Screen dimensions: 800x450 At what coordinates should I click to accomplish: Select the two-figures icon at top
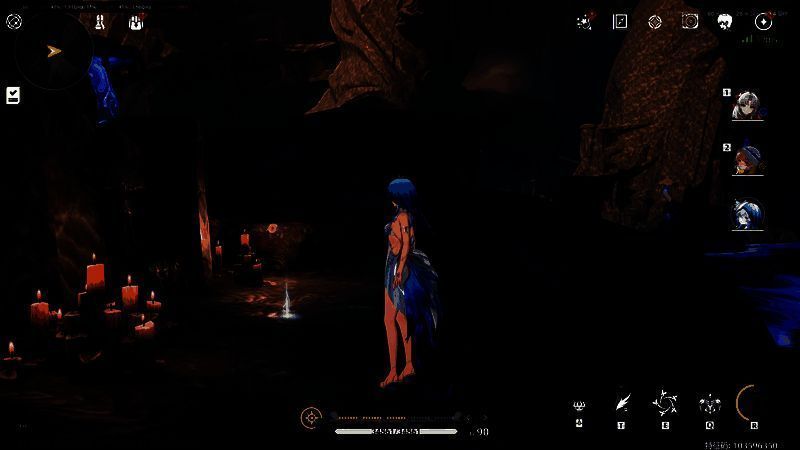[x=100, y=21]
